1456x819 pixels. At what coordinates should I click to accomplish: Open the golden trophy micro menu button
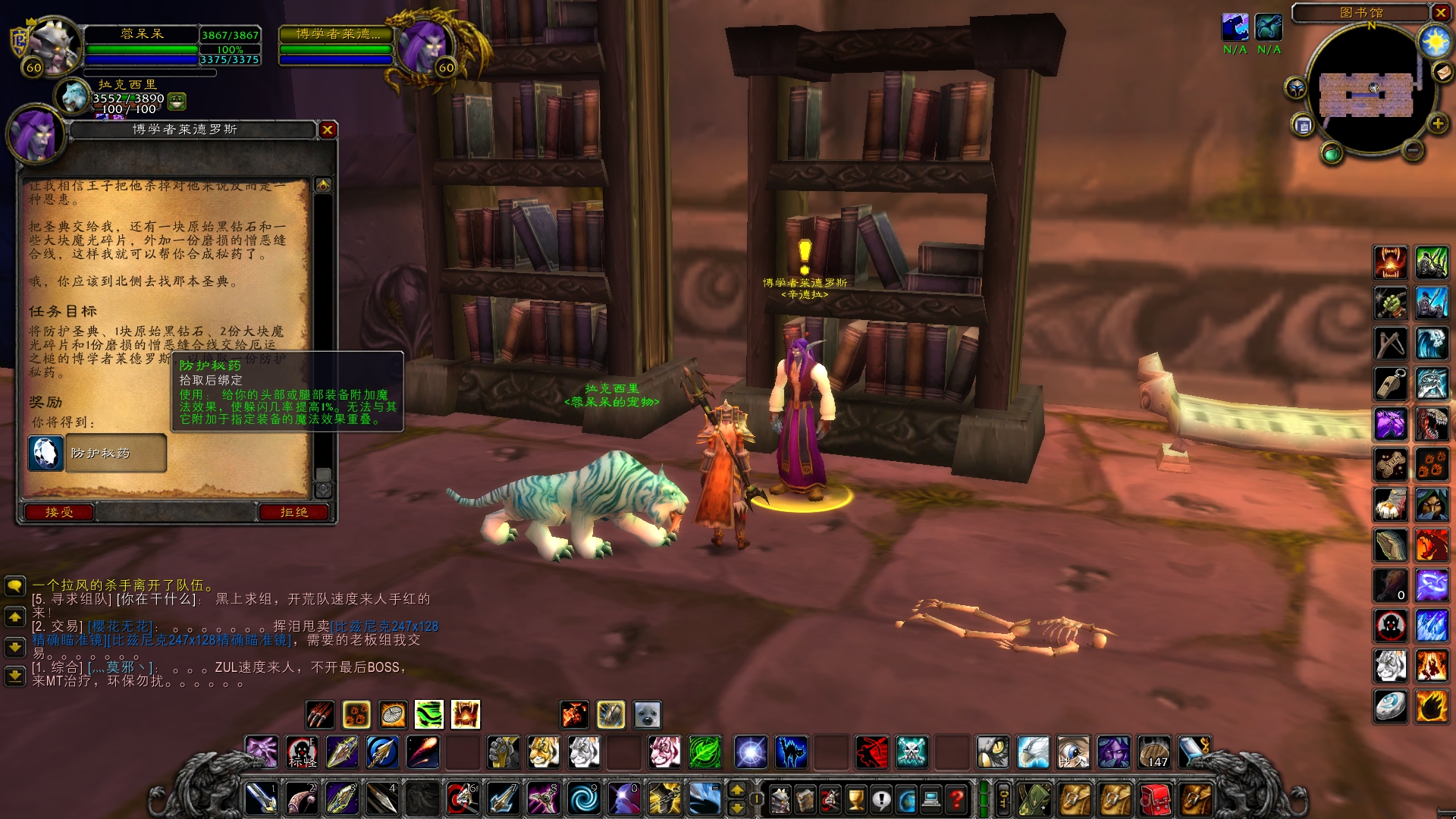[855, 799]
